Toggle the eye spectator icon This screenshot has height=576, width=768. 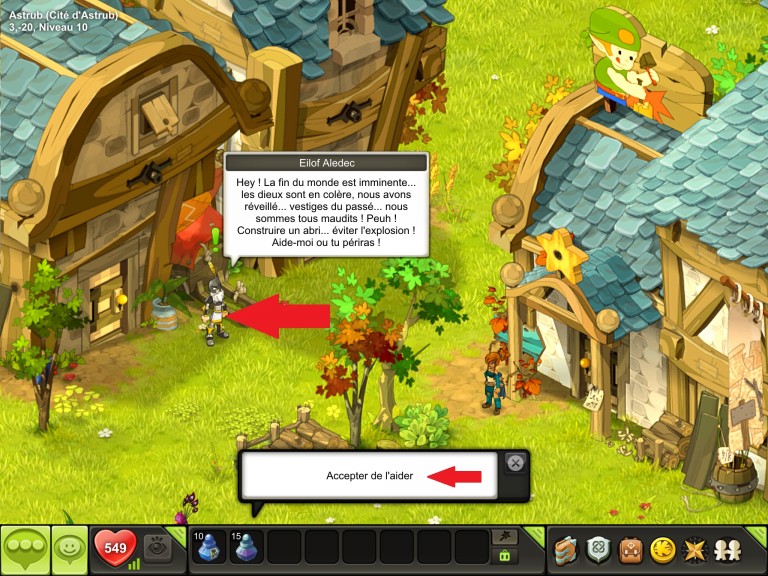pyautogui.click(x=157, y=548)
